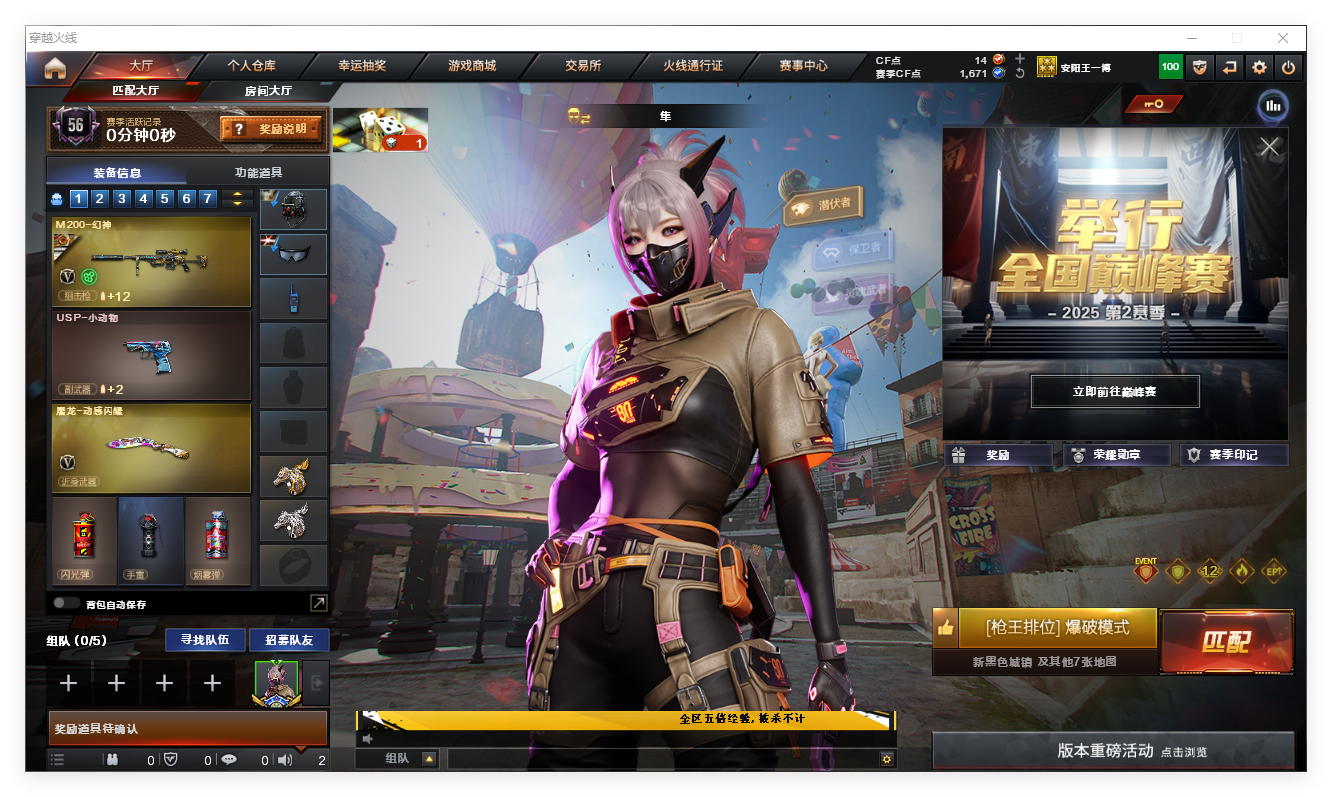Open the 交易所 exchange

tap(583, 66)
